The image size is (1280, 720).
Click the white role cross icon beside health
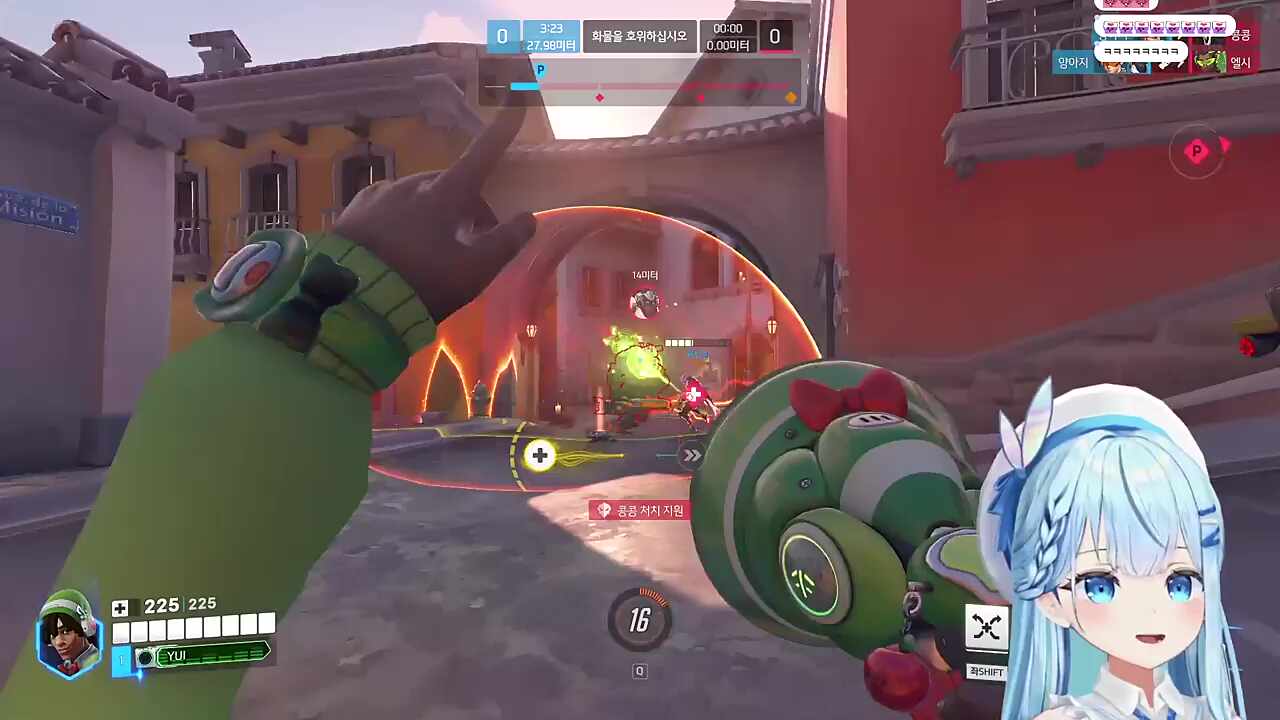point(120,607)
